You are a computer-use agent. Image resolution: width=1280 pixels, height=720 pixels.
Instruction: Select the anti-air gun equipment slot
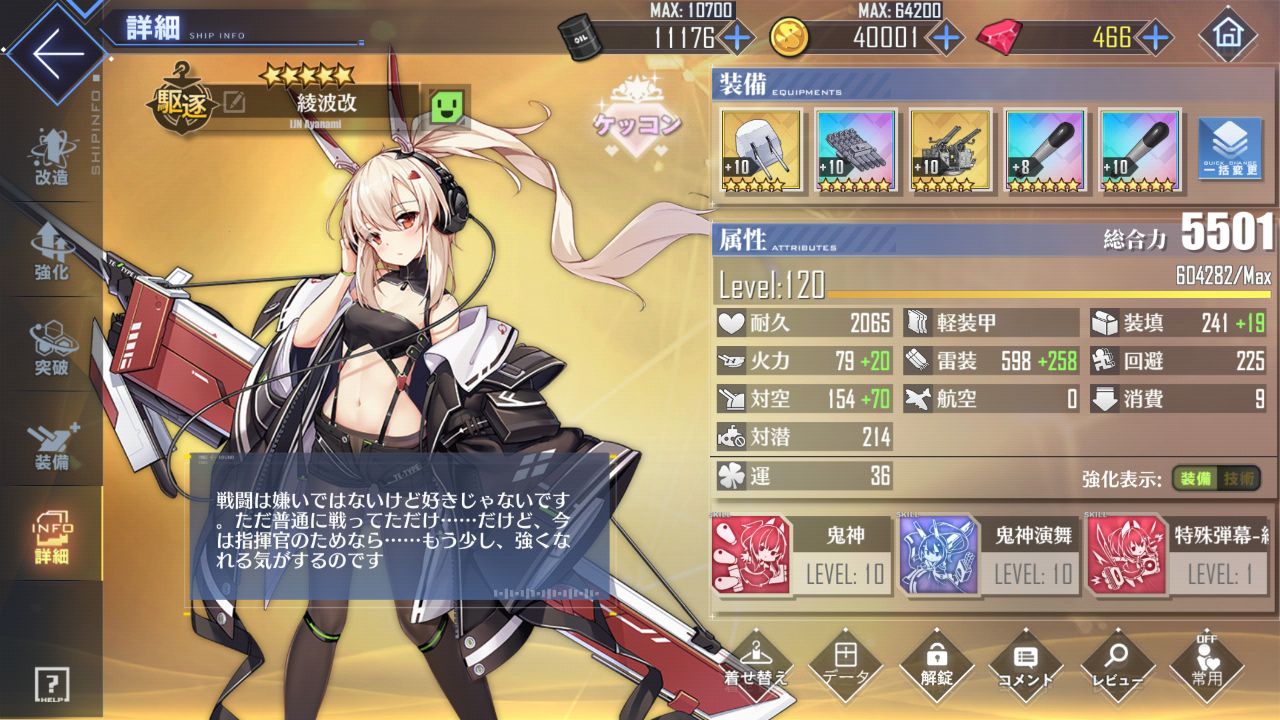click(950, 150)
